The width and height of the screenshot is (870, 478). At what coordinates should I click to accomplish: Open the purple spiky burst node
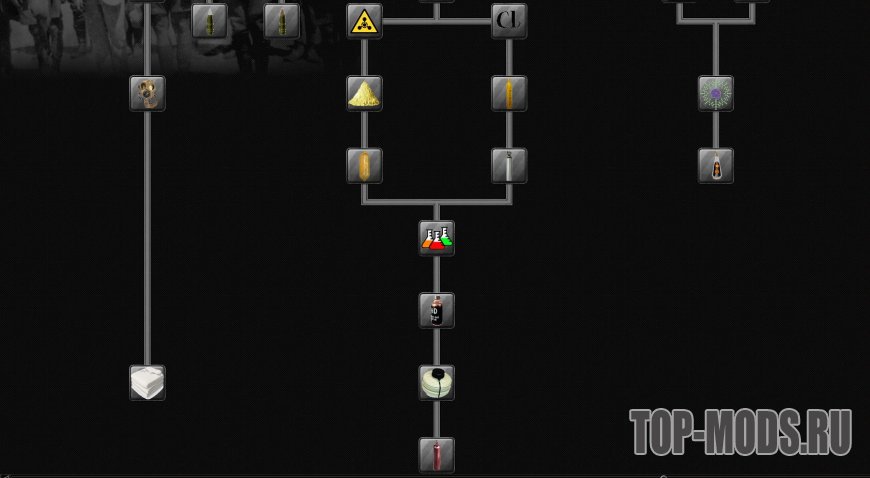coord(716,93)
